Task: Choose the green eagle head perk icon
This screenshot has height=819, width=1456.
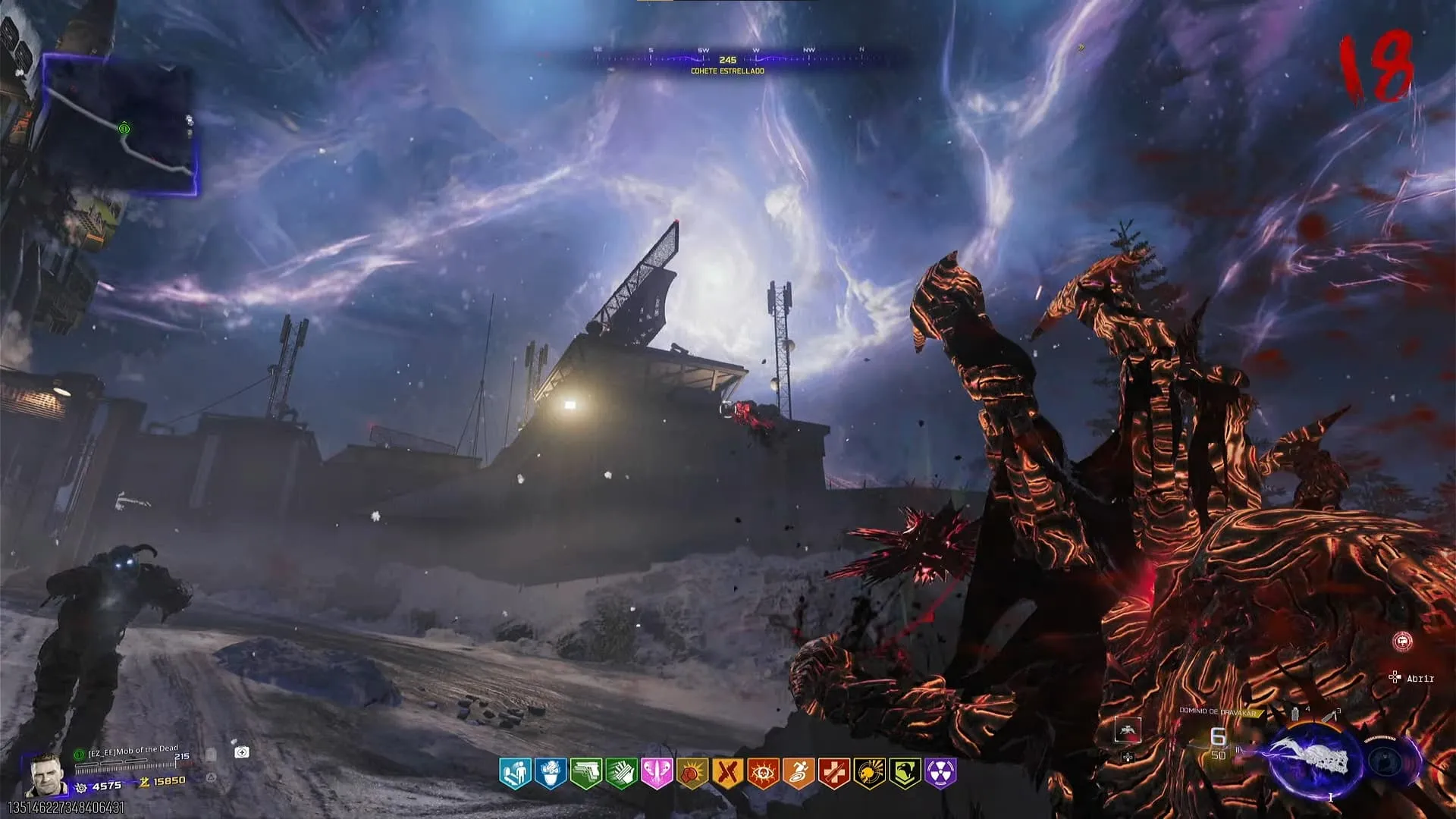Action: 905,773
